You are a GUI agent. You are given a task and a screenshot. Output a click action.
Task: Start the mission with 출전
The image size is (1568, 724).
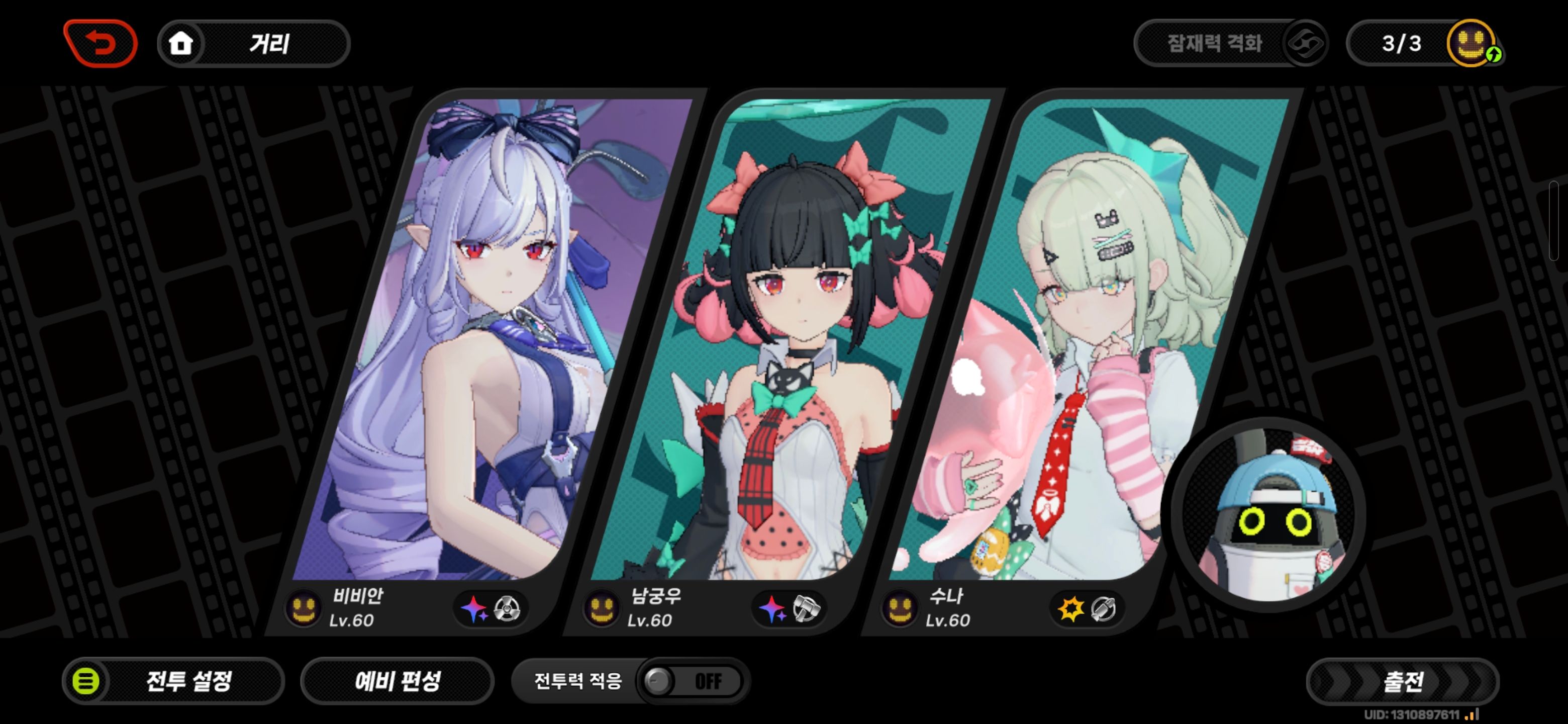pyautogui.click(x=1403, y=681)
